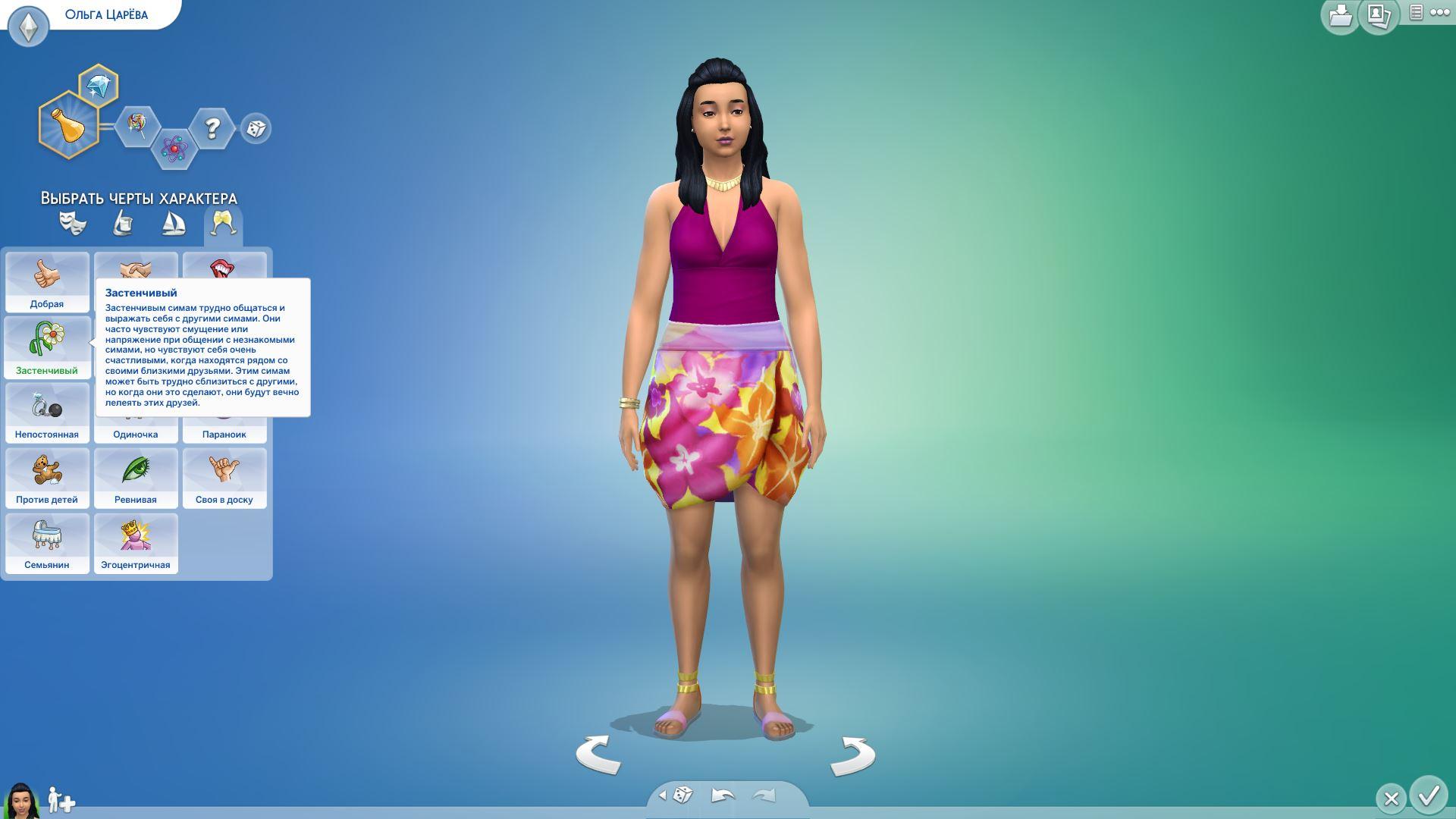Cancel with the X button
Image resolution: width=1456 pixels, height=819 pixels.
coord(1391,798)
